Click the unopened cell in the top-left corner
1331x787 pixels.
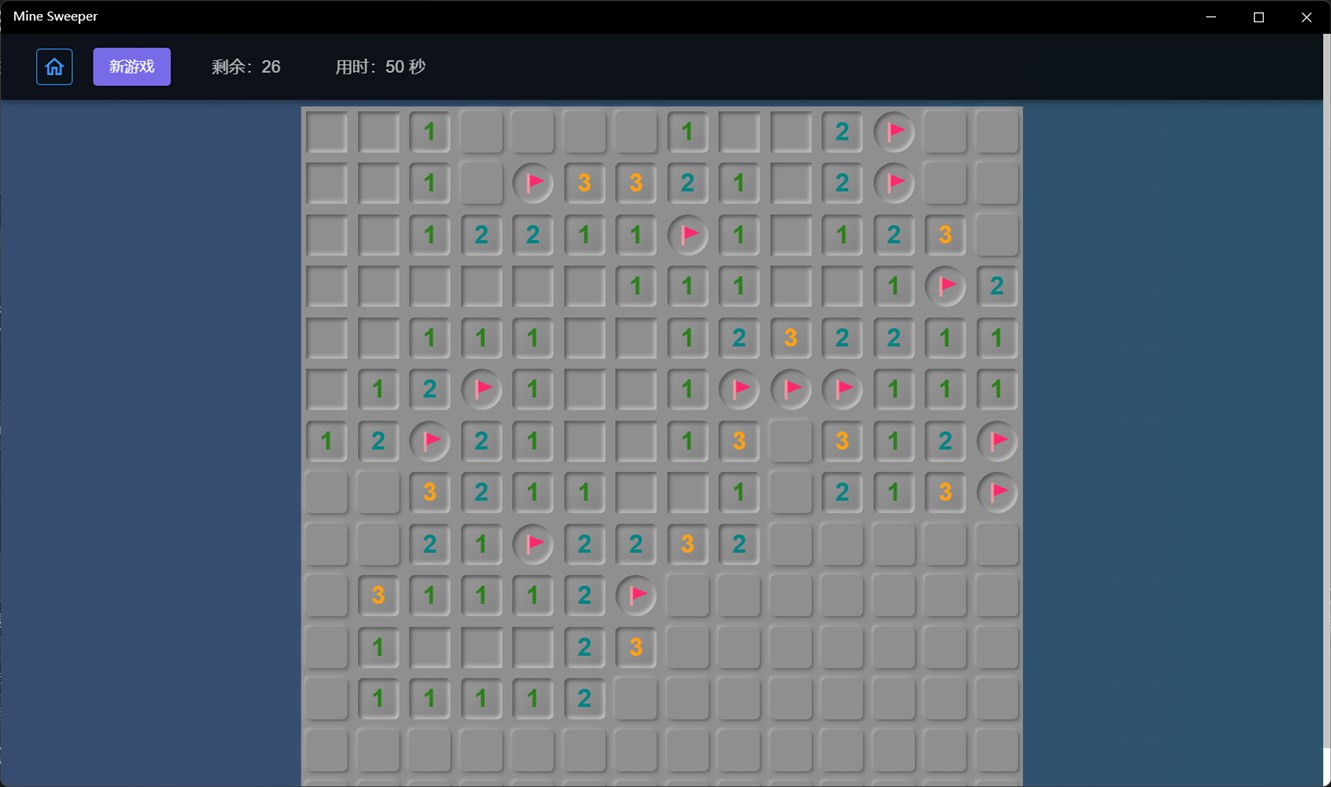(x=326, y=131)
